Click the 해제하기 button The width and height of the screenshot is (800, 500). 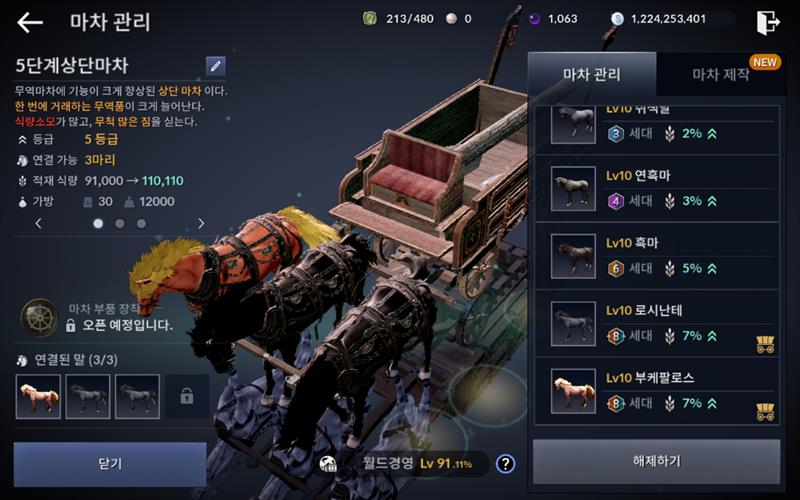pyautogui.click(x=656, y=461)
